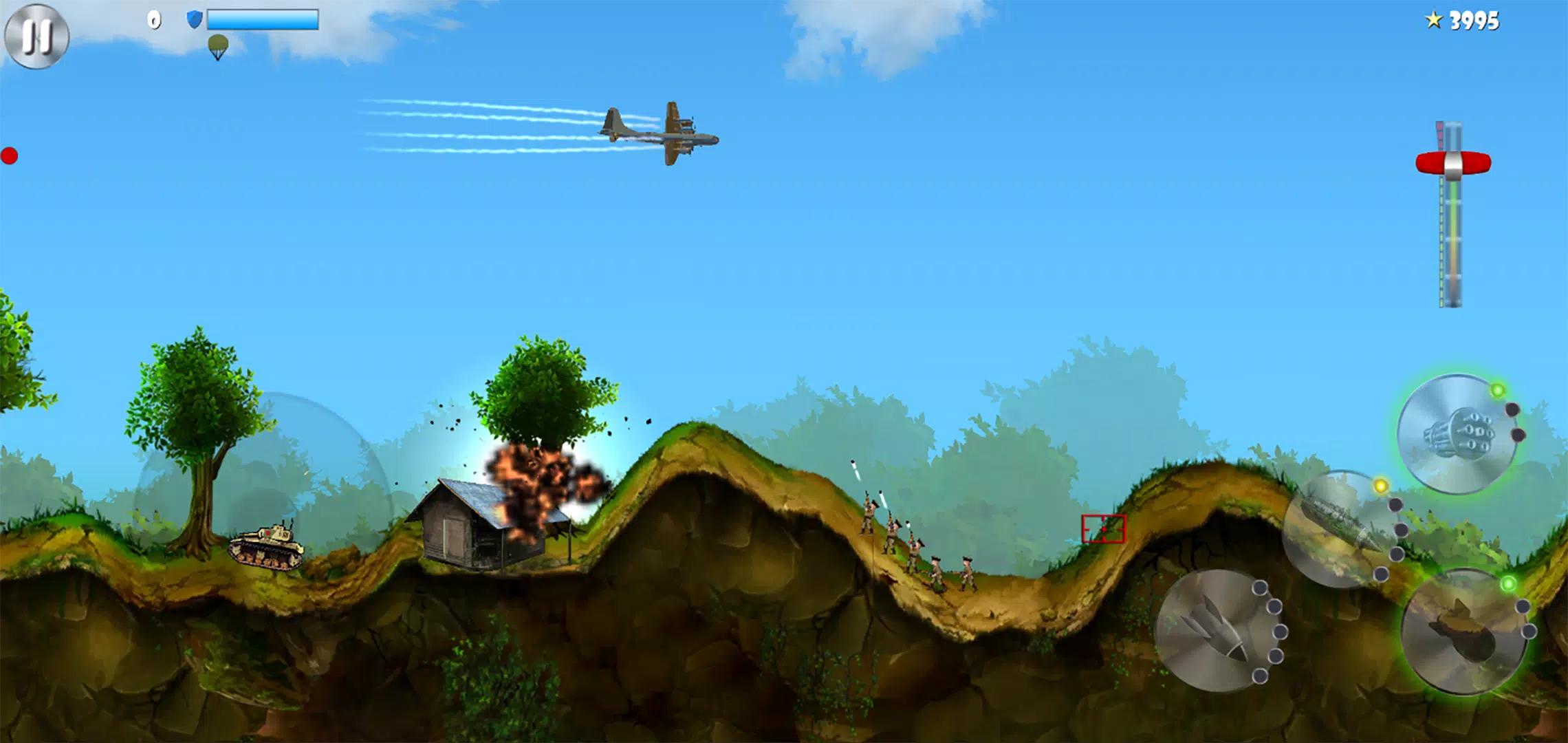
Task: Click the red plane marker on altitude gauge
Action: click(x=1452, y=162)
